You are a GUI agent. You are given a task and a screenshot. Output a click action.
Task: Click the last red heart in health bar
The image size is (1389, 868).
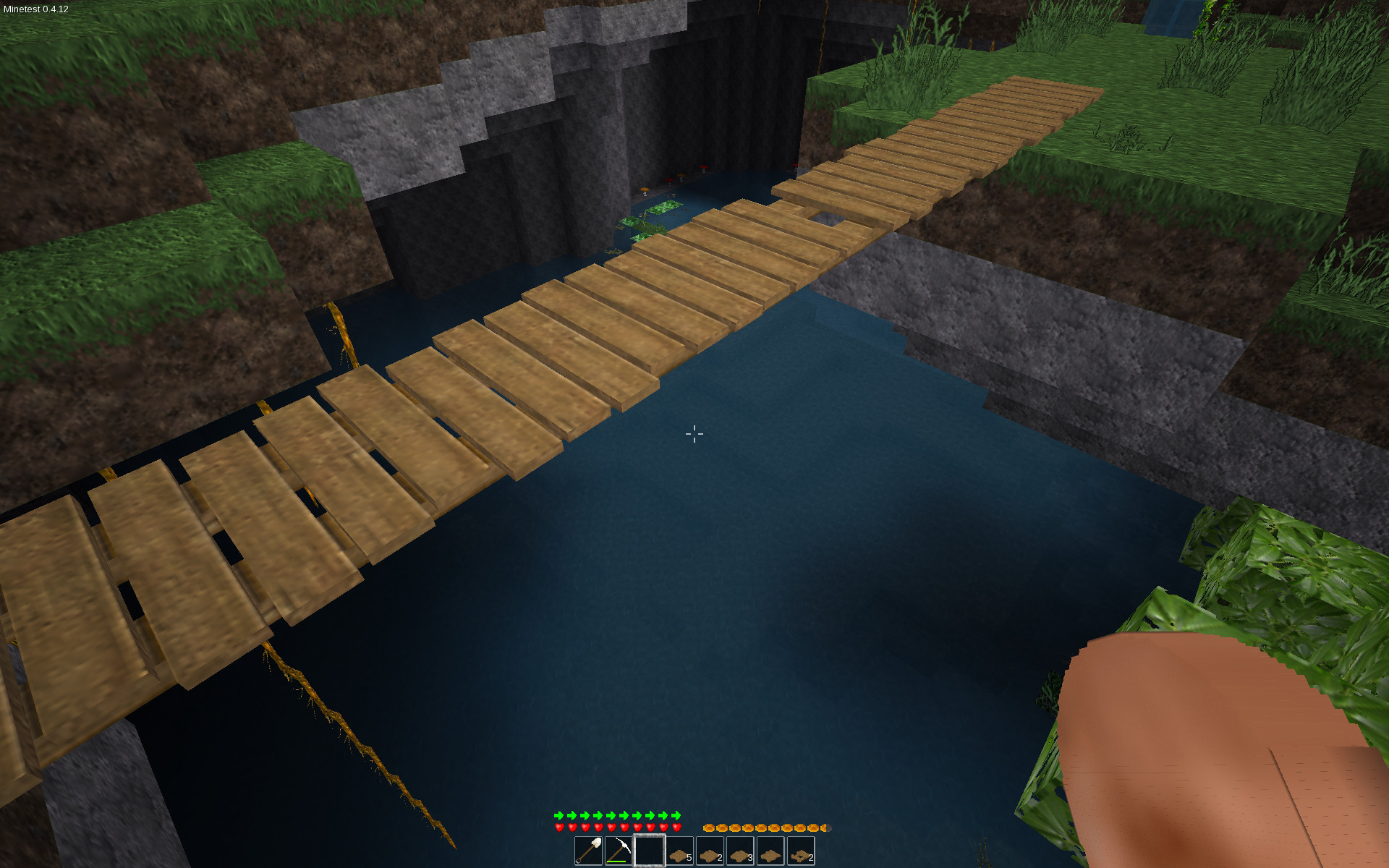[676, 827]
